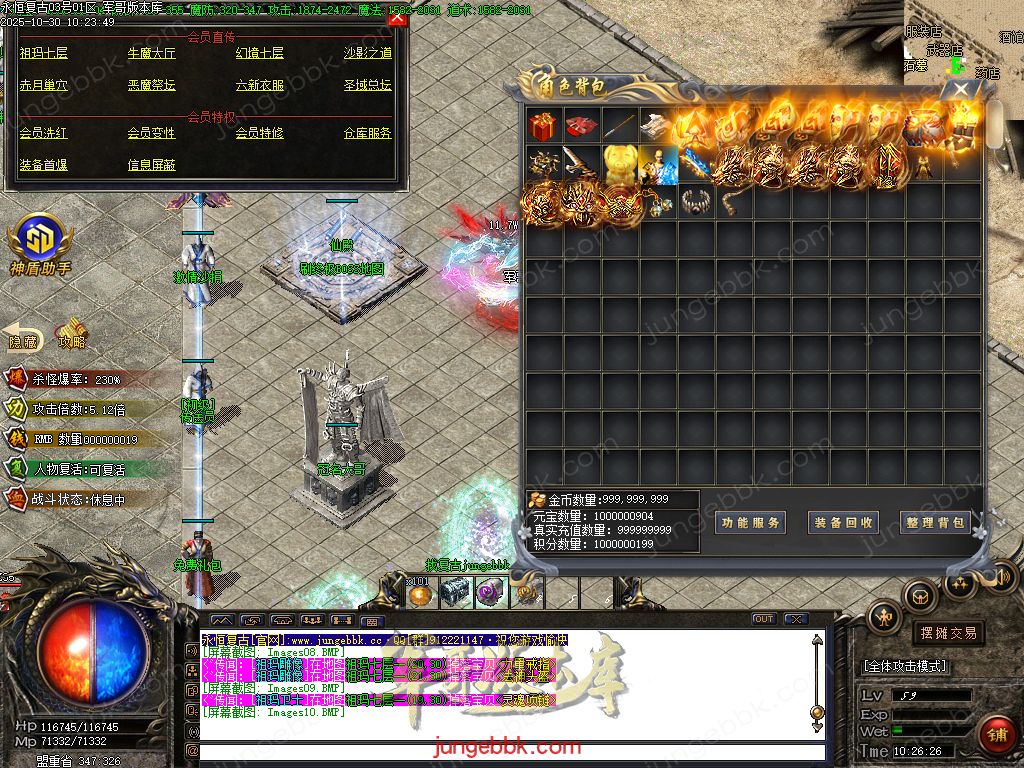Open the 攻略 guide icon
The height and width of the screenshot is (768, 1024).
click(72, 334)
